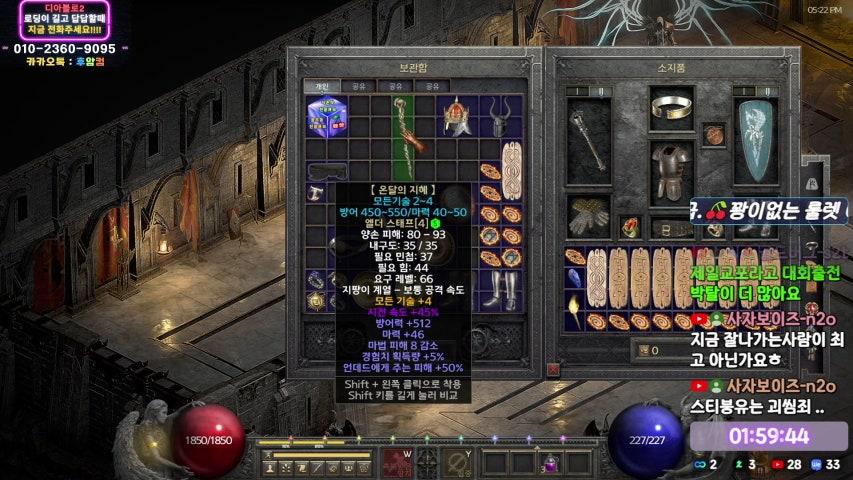Open the right skill selector (Y)
The width and height of the screenshot is (853, 480).
tap(459, 461)
